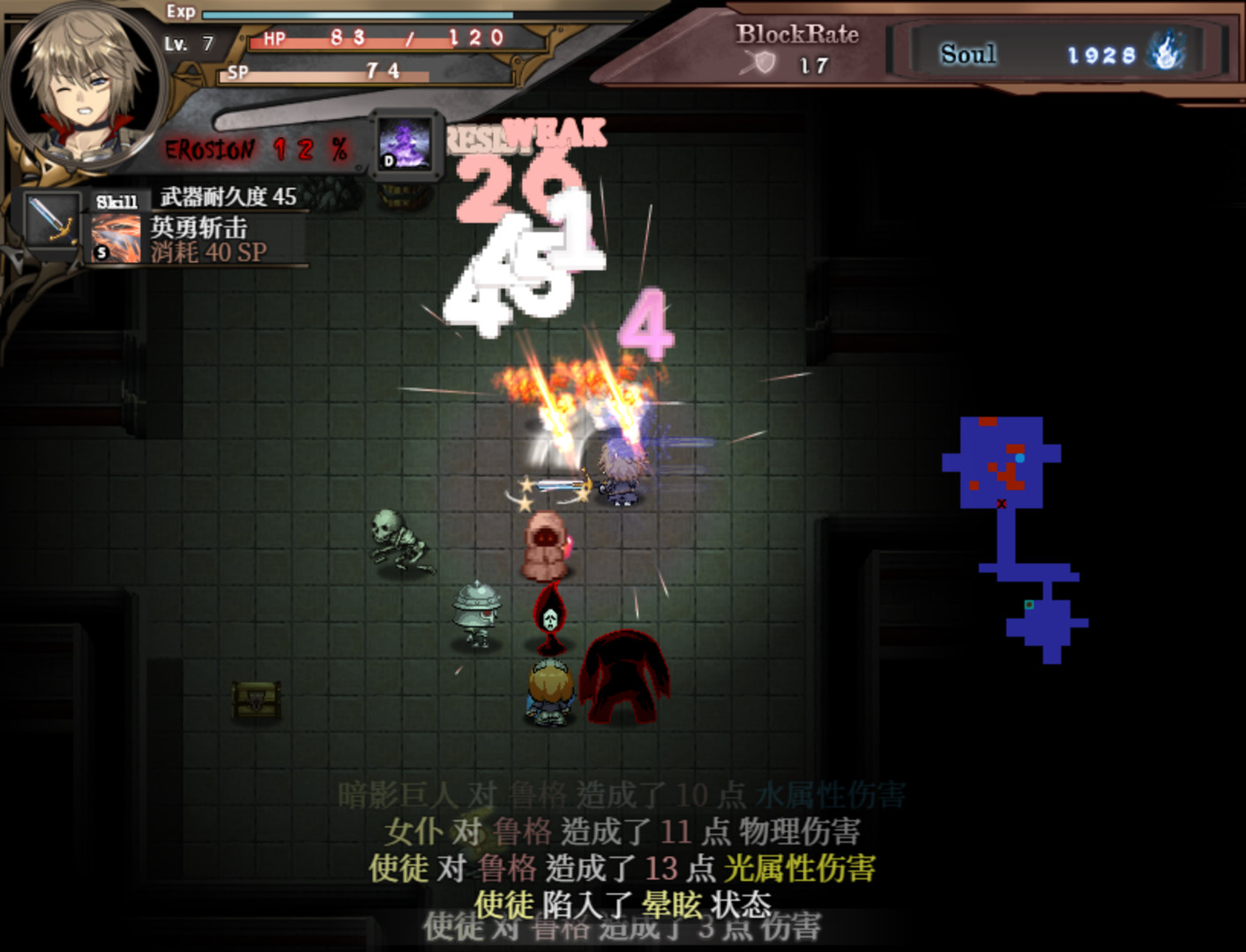1246x952 pixels.
Task: Activate the 英勇斩击 skill icon
Action: click(x=115, y=238)
